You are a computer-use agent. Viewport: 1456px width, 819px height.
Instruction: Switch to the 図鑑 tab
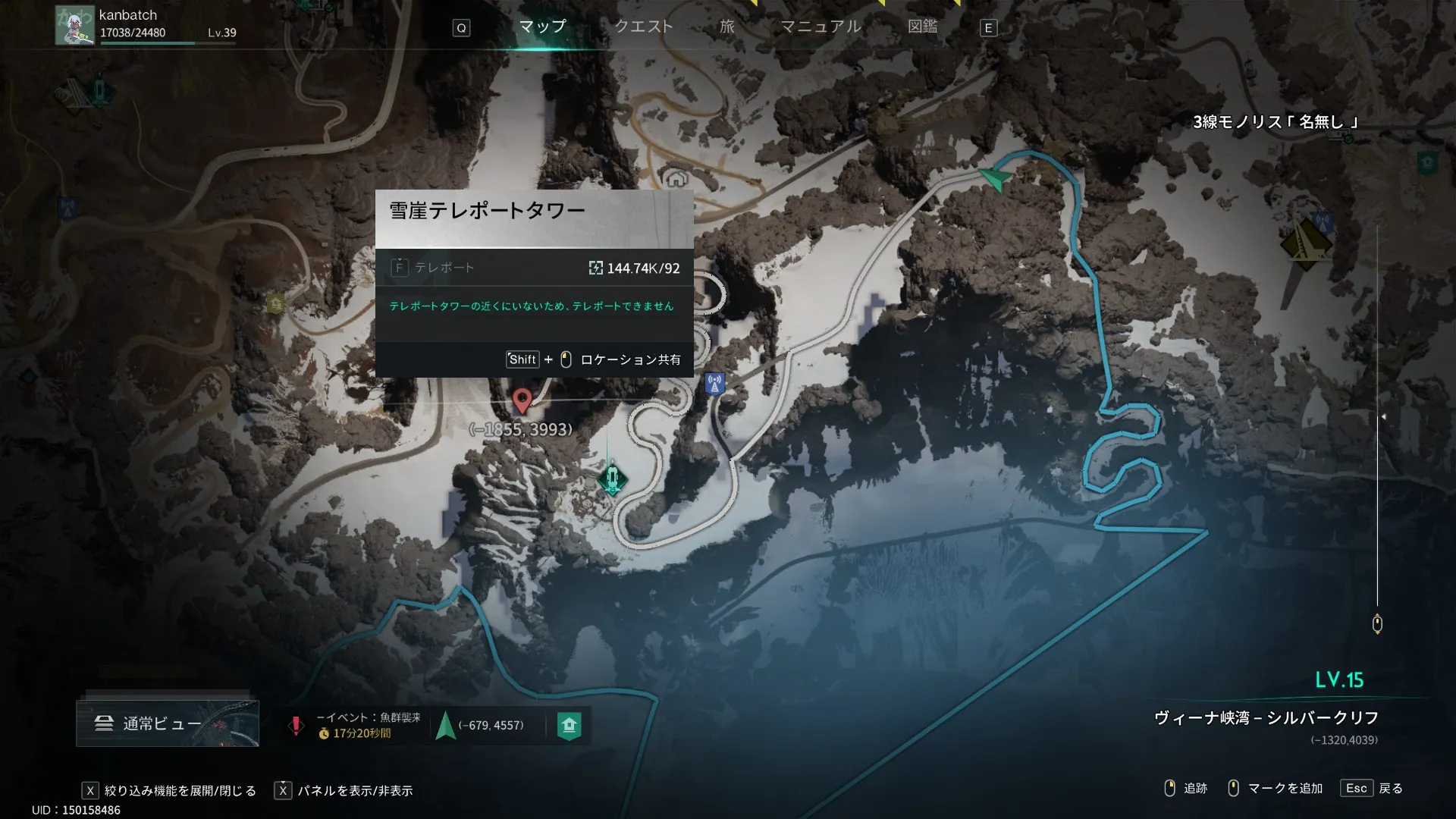click(x=923, y=27)
